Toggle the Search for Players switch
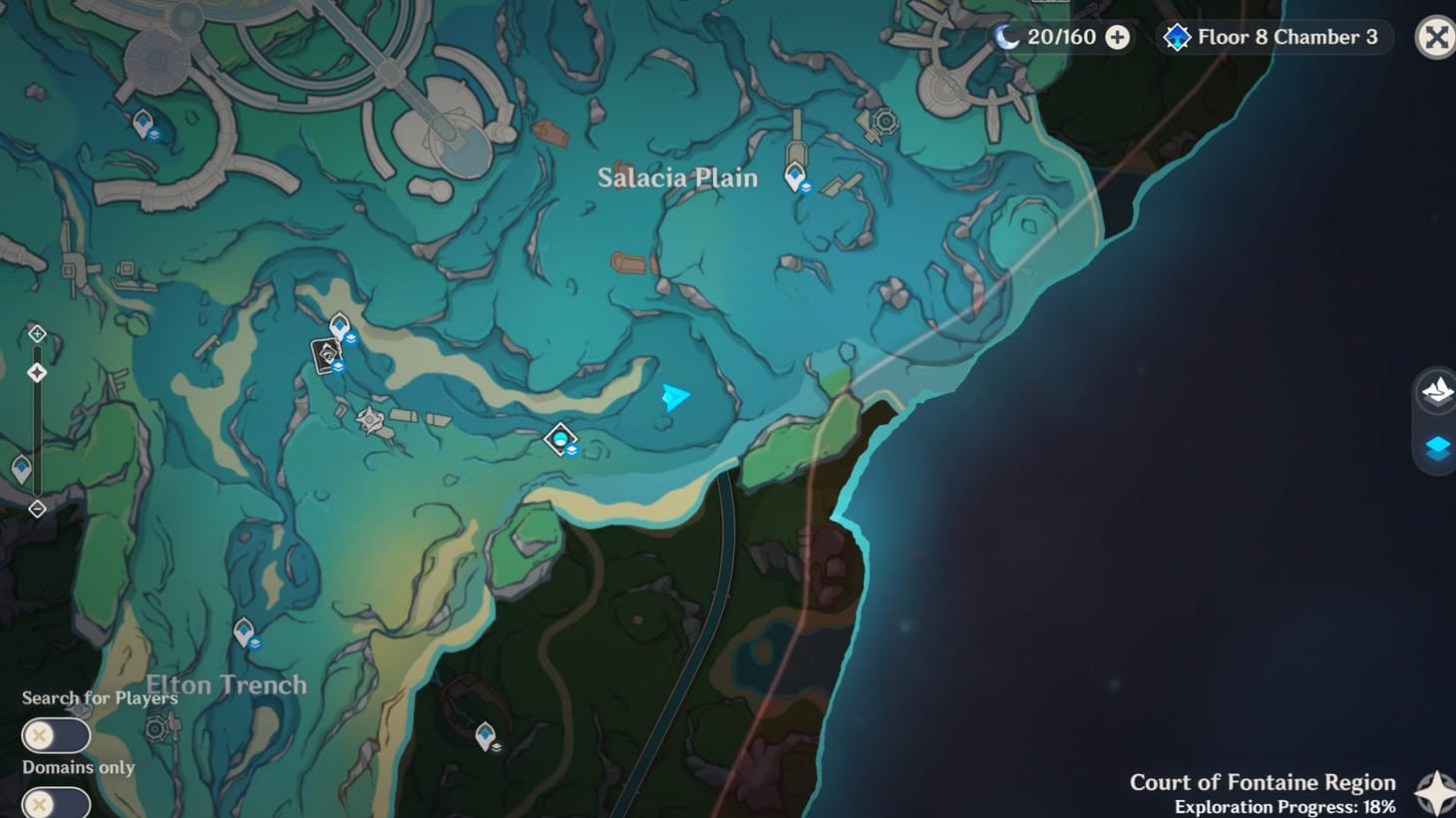The width and height of the screenshot is (1456, 818). 55,734
